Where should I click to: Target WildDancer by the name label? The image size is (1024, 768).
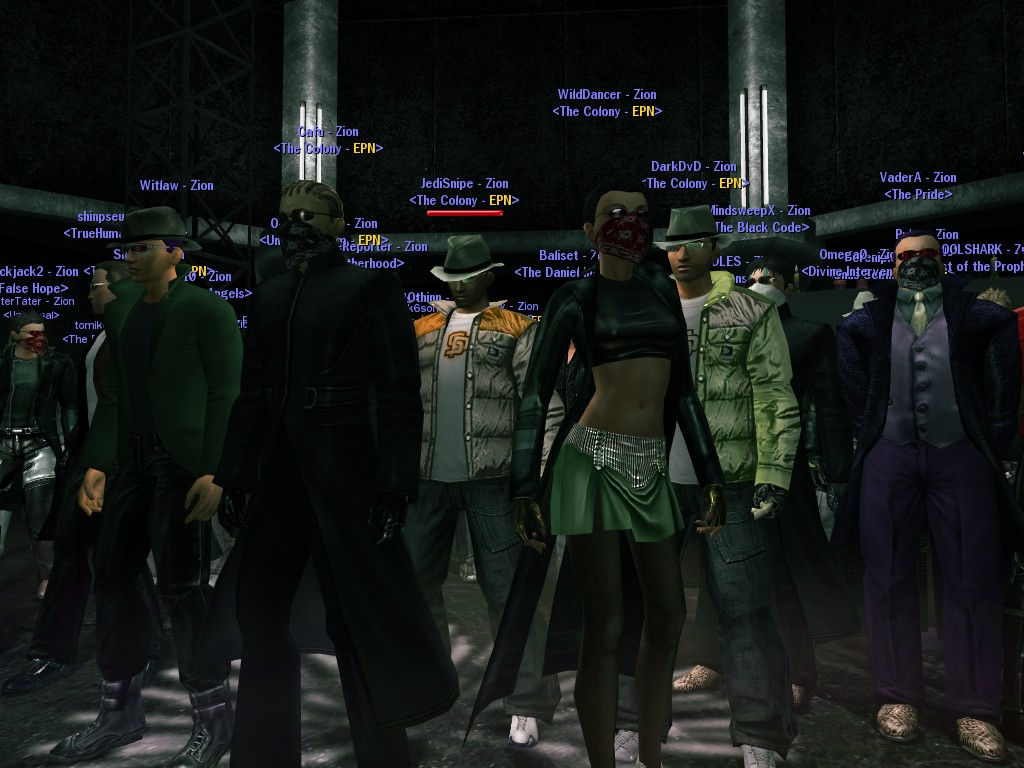point(606,95)
